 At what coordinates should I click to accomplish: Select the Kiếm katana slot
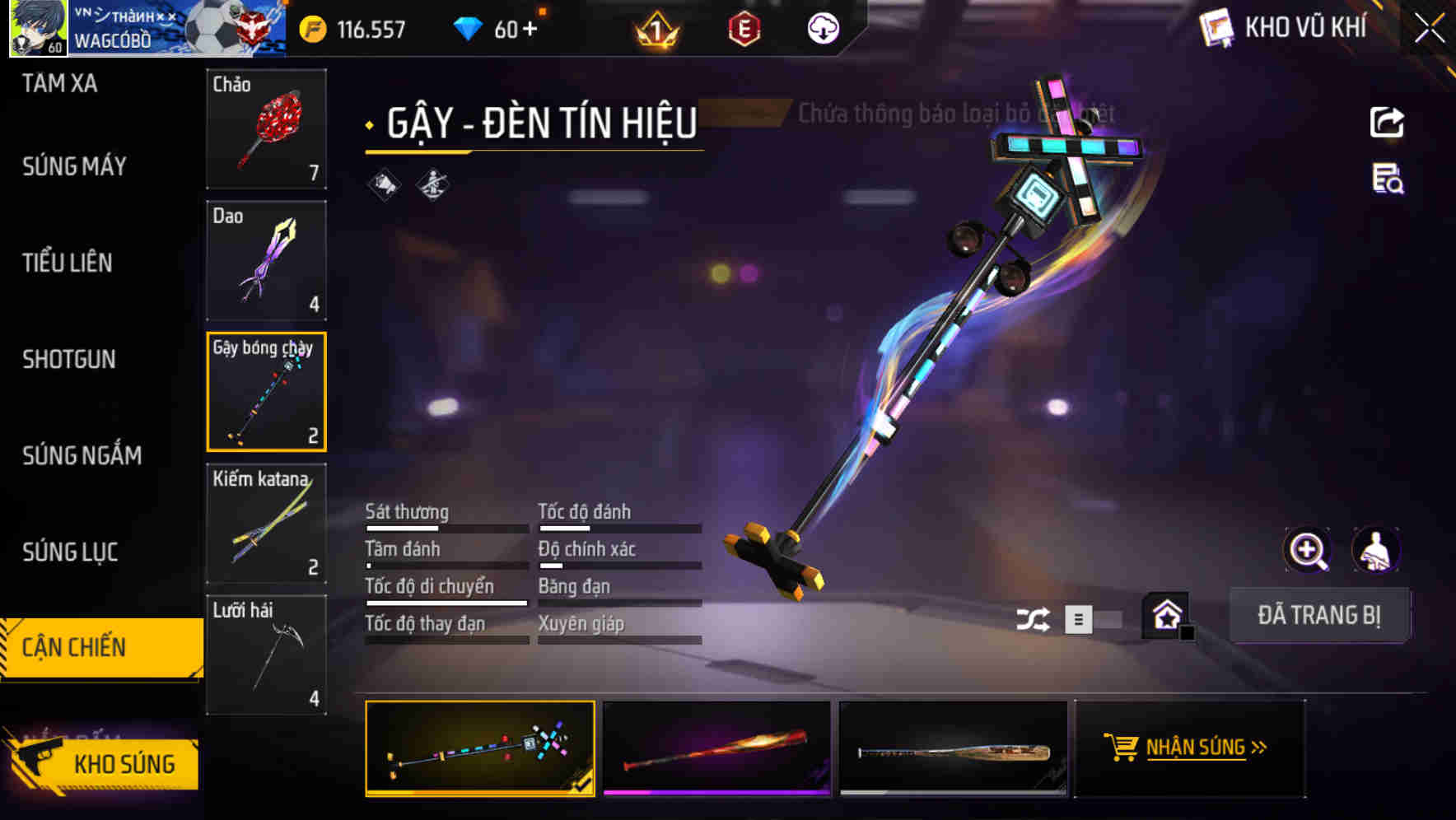266,524
